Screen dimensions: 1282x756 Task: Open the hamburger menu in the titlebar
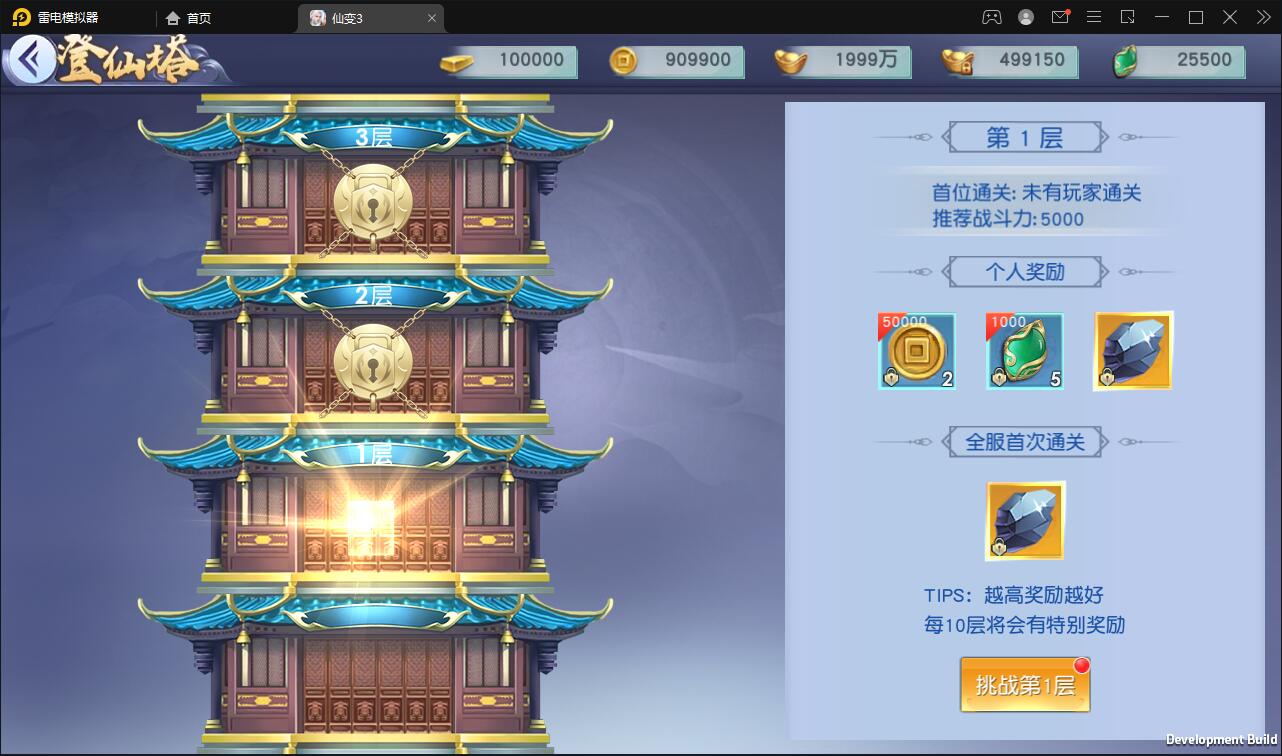[x=1093, y=17]
